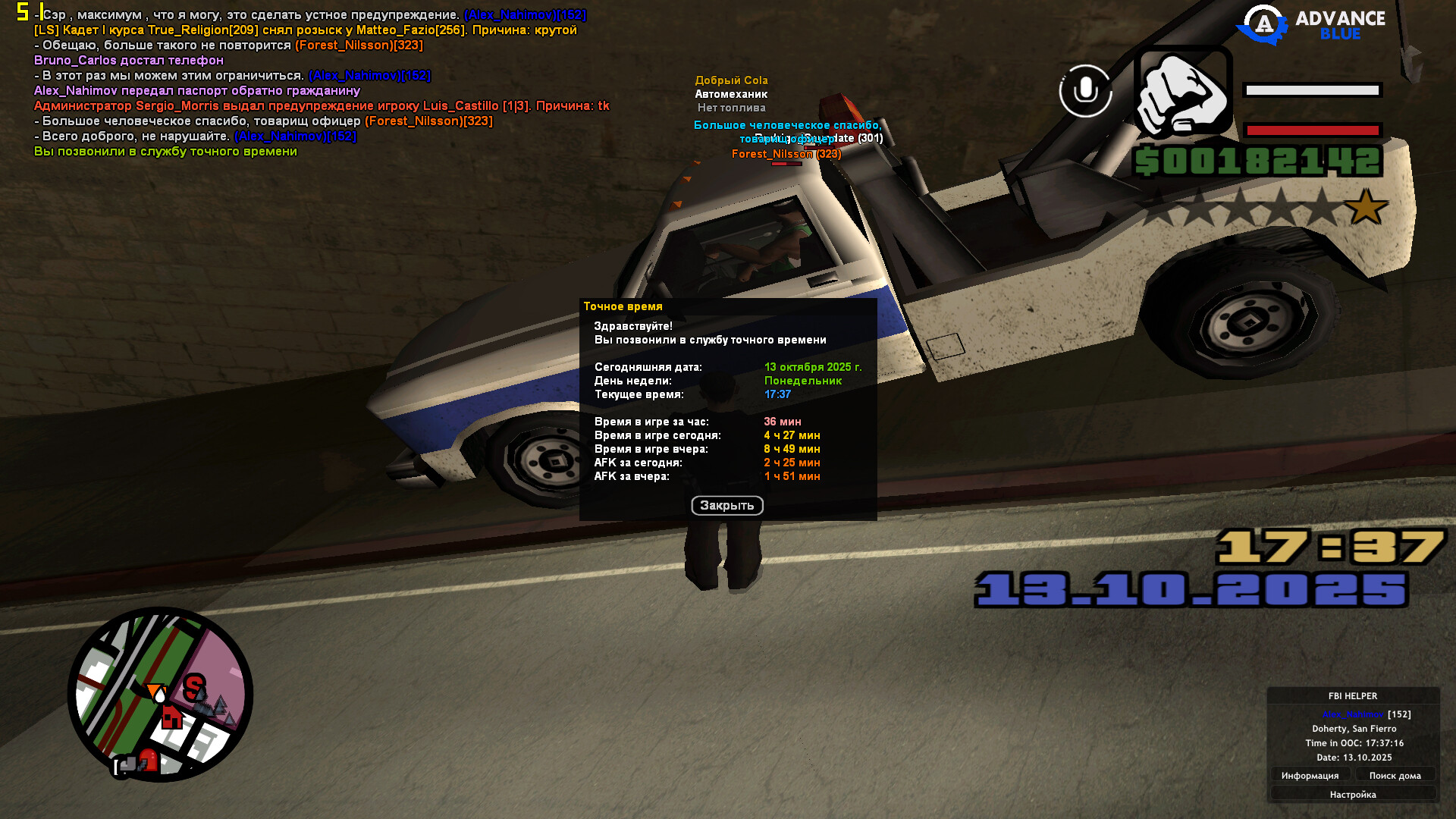
Task: Click the Поиск дома button
Action: click(x=1395, y=775)
